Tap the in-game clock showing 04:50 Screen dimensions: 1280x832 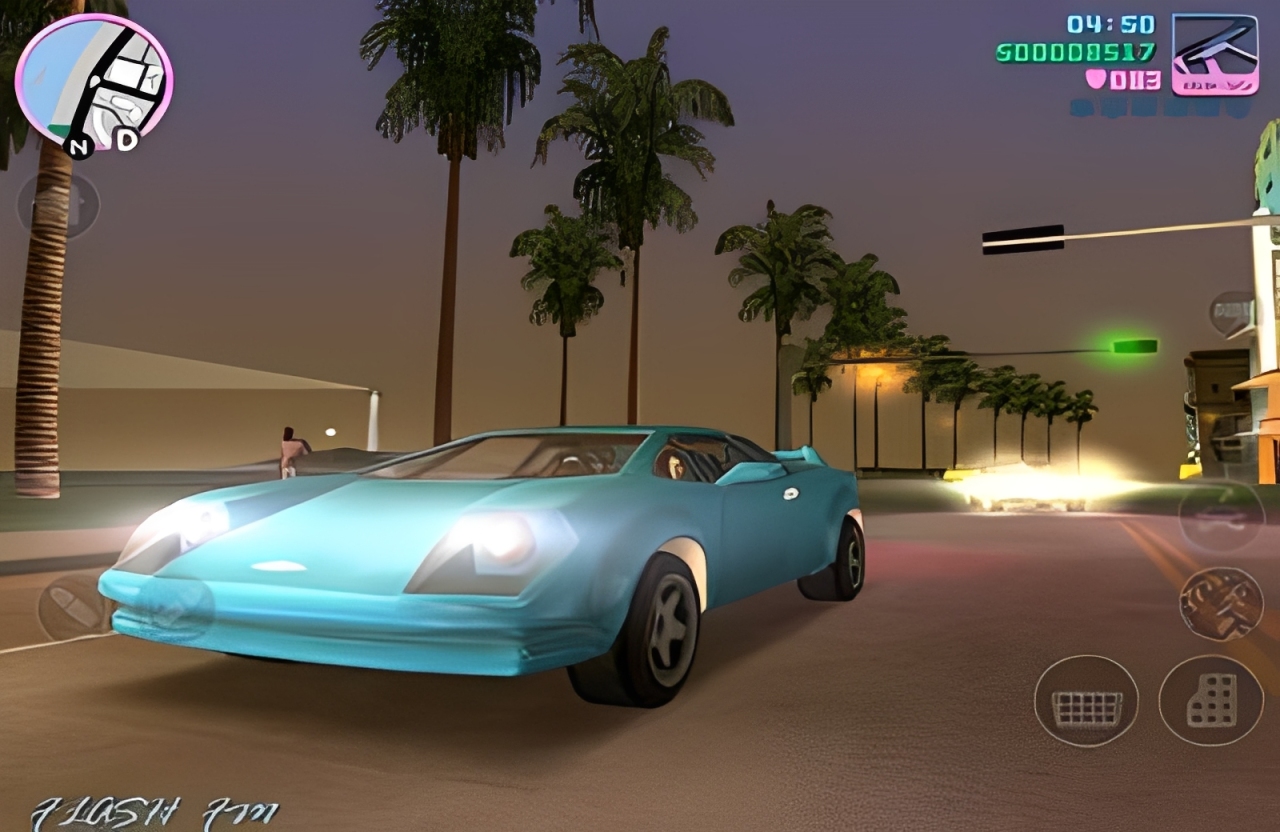1109,25
